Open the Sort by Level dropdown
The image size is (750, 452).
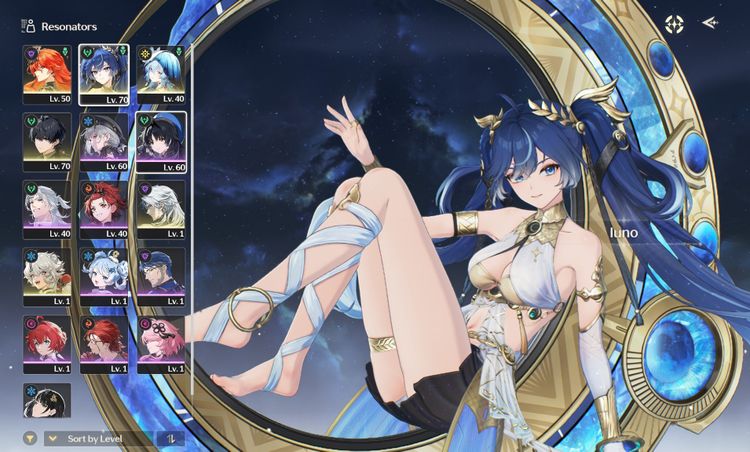coord(98,438)
